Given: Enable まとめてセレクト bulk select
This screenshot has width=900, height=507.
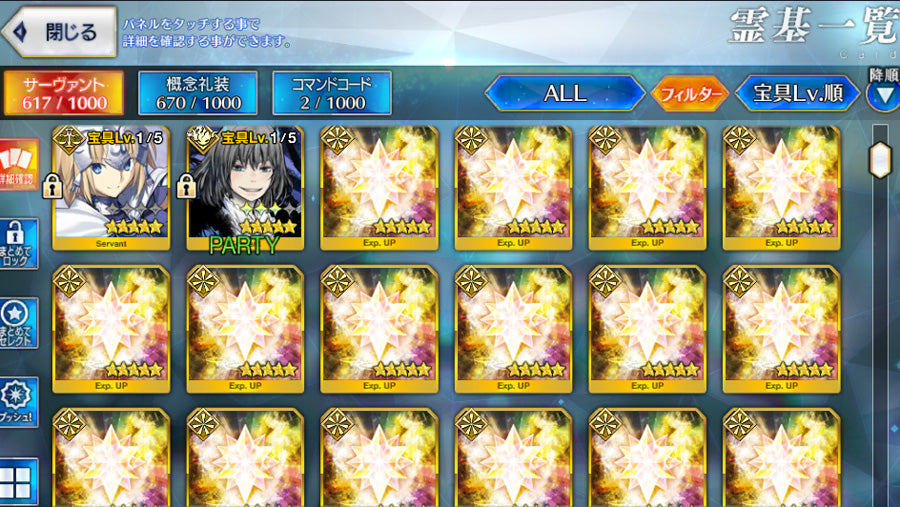Looking at the screenshot, I should [18, 323].
